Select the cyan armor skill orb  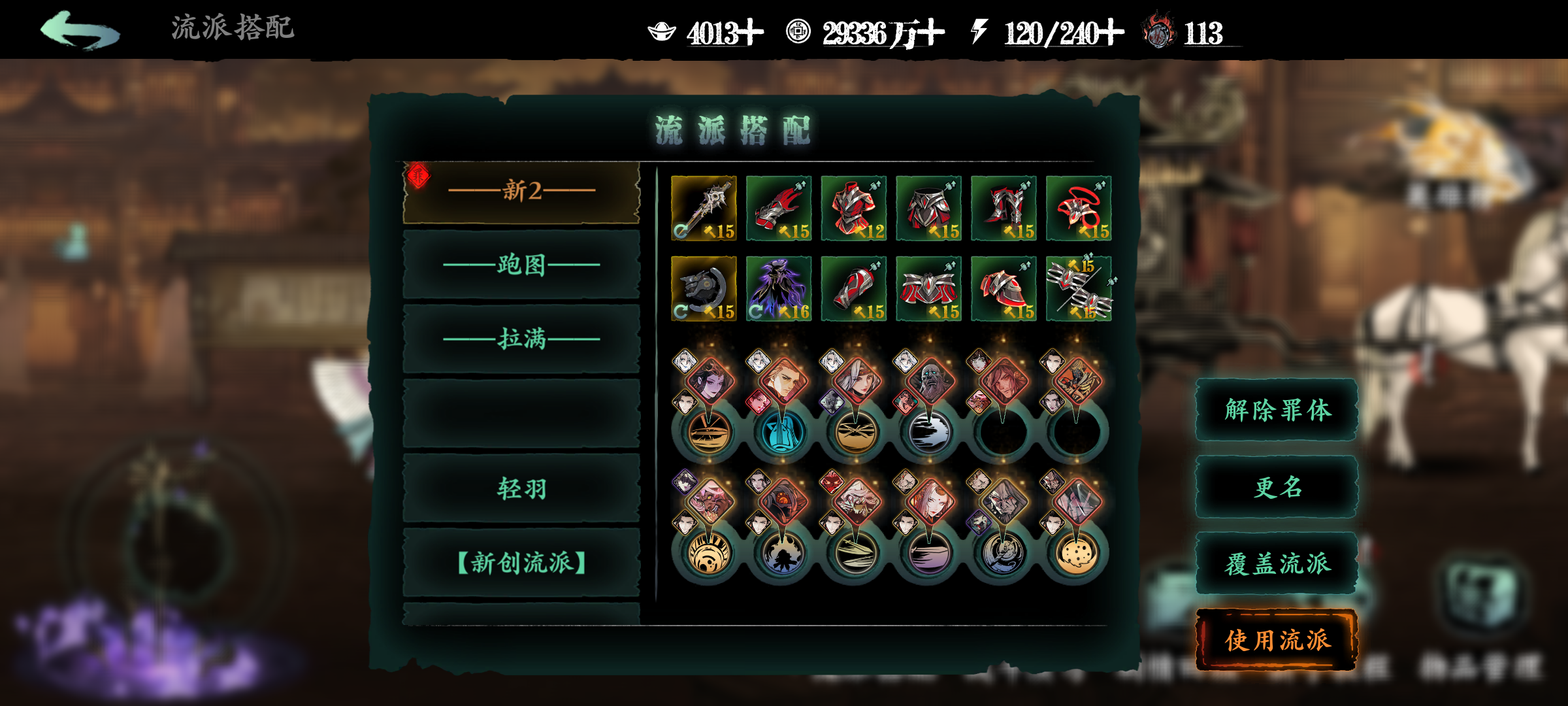point(782,432)
